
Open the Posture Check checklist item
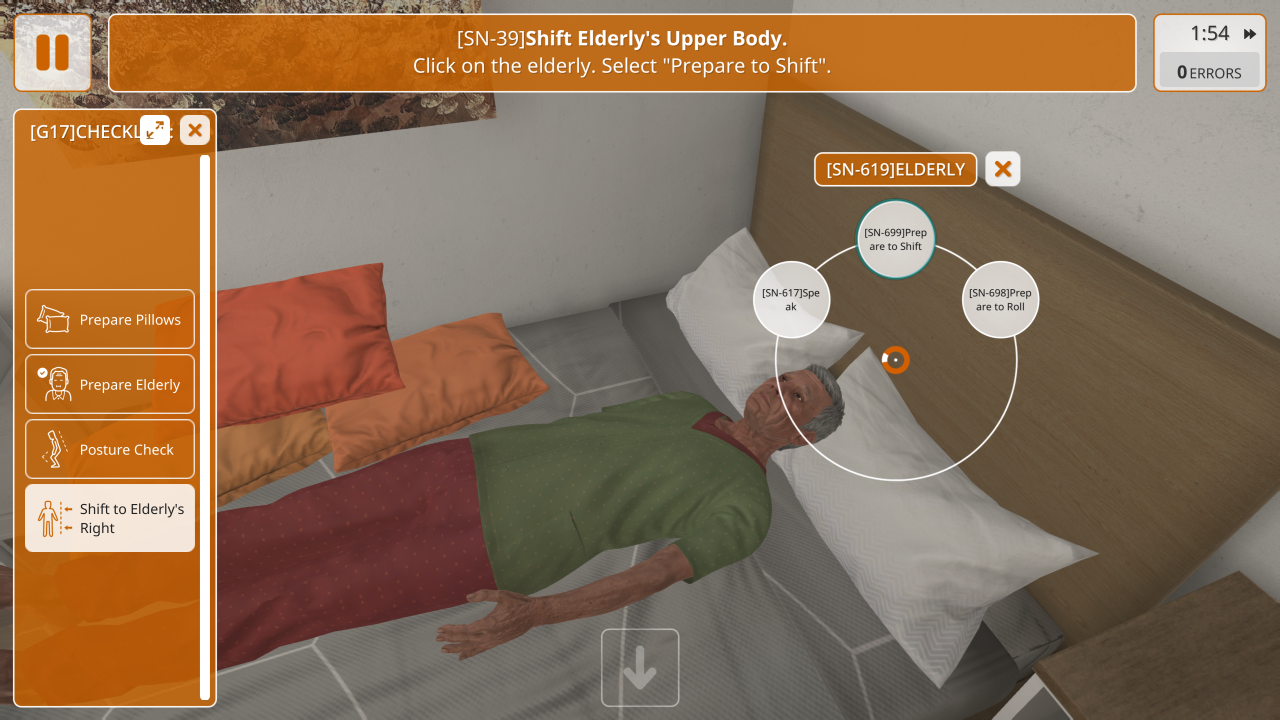coord(110,450)
